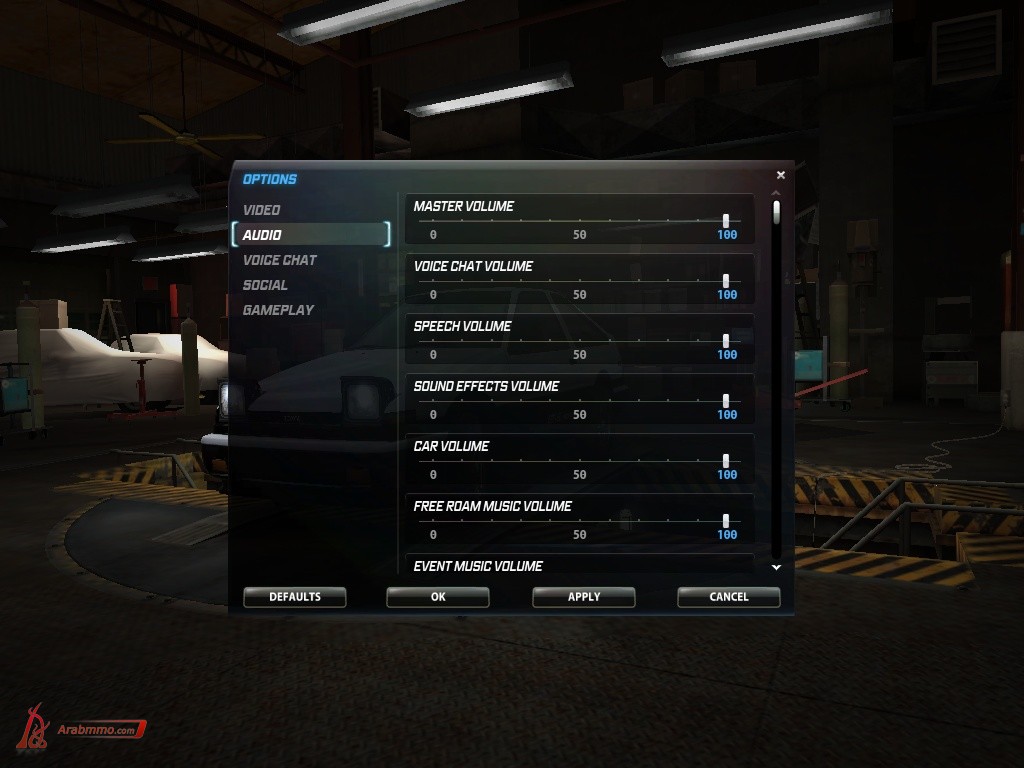The image size is (1024, 768).
Task: Select the Audio options tab
Action: 262,235
